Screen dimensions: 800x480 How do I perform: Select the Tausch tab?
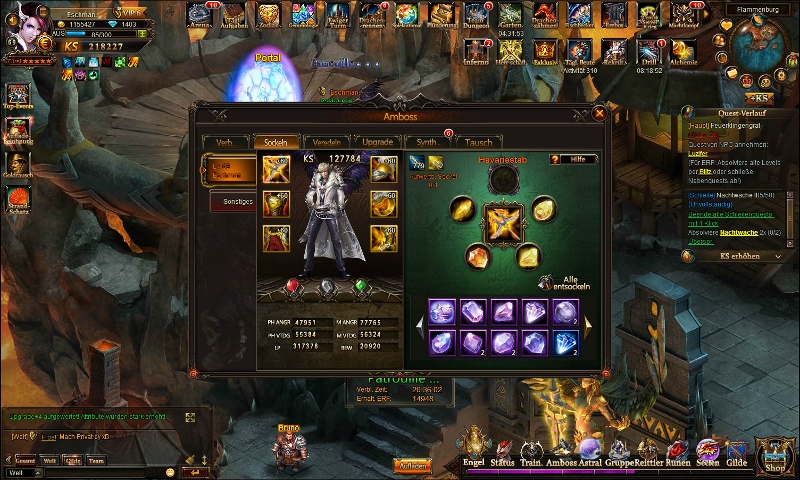click(478, 142)
